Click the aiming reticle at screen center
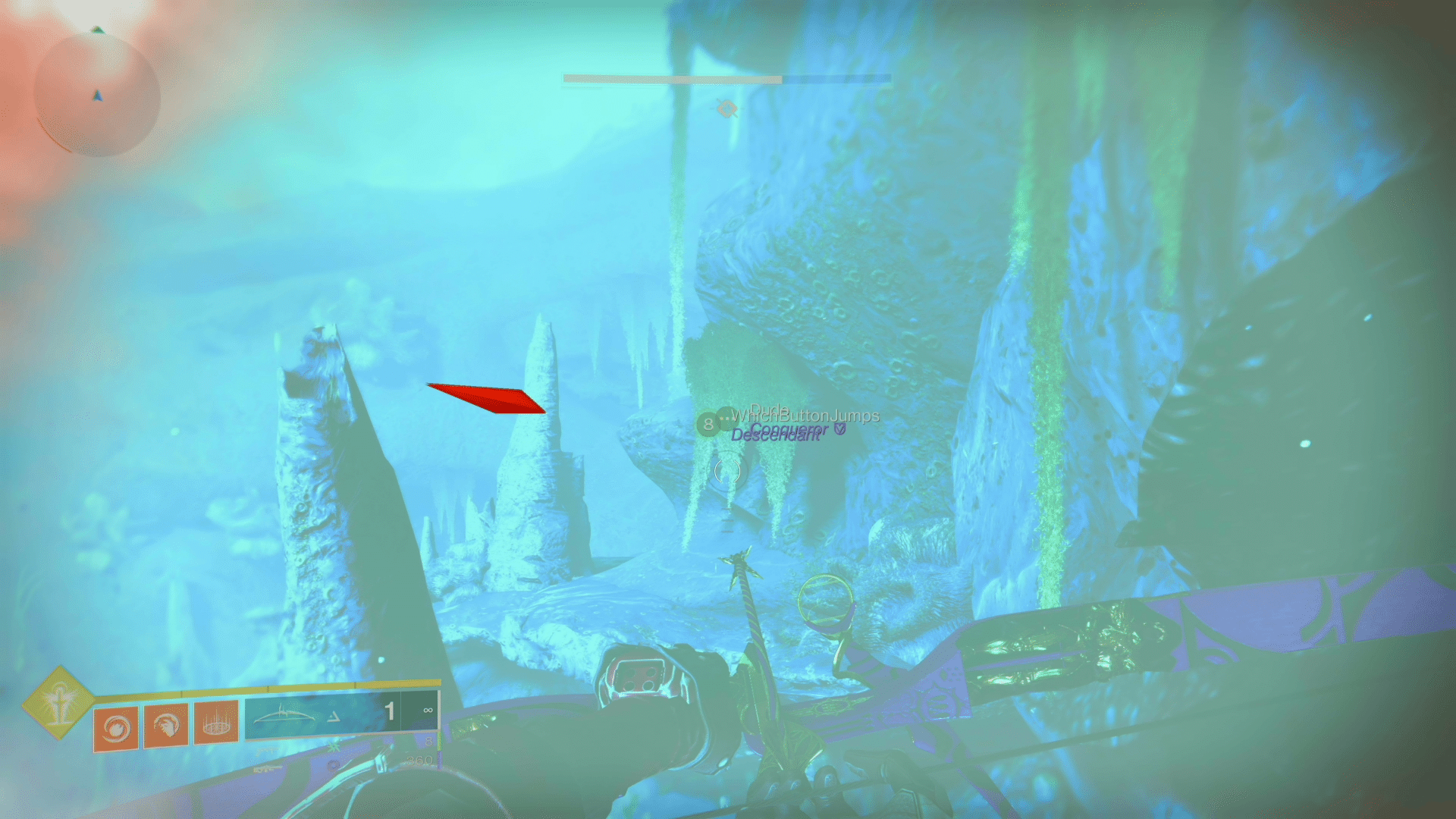Screen dimensions: 1456x819 pyautogui.click(x=726, y=472)
